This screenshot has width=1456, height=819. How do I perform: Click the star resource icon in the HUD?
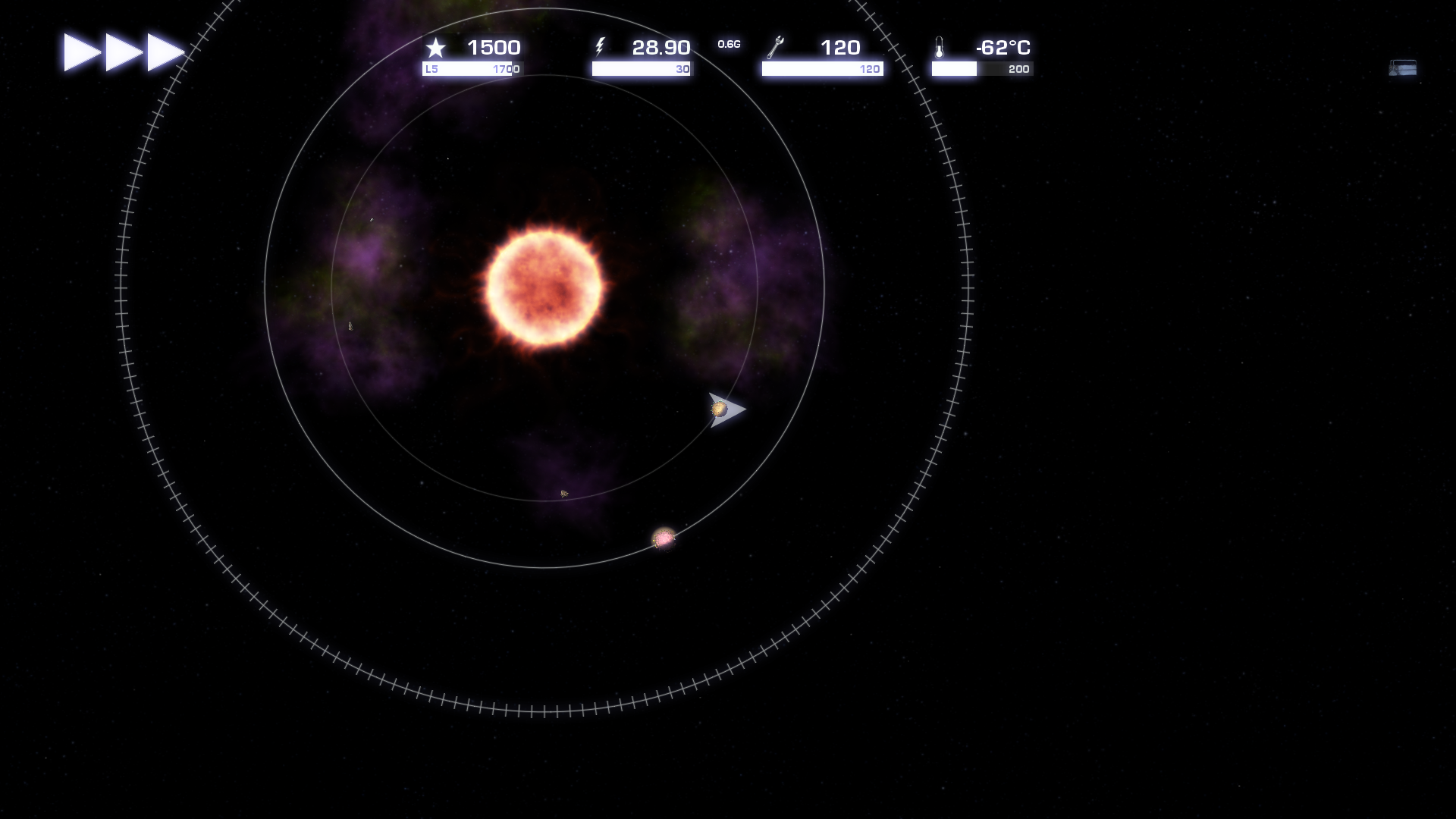[x=436, y=48]
